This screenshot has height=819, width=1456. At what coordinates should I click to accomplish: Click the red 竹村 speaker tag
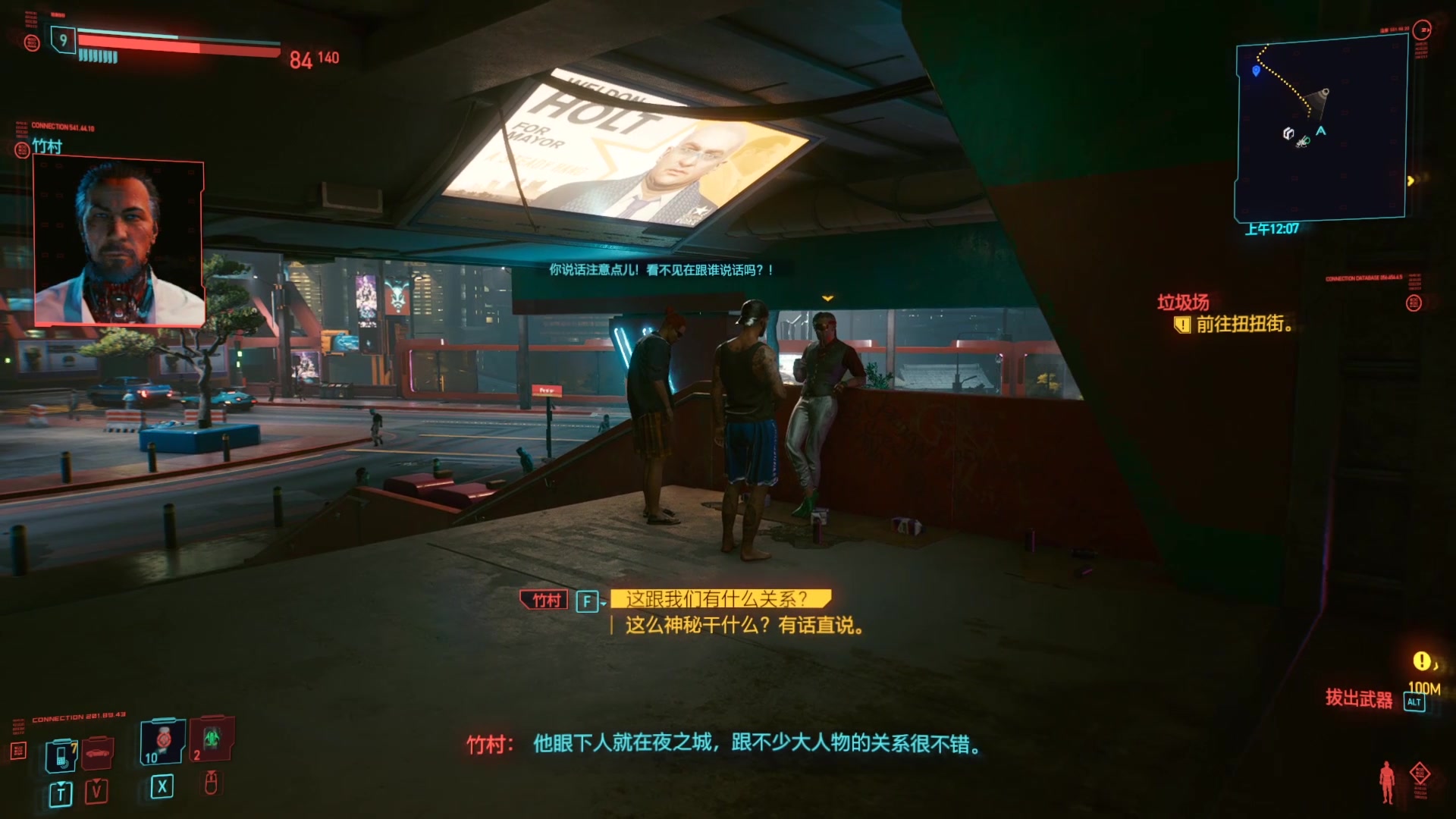click(543, 600)
